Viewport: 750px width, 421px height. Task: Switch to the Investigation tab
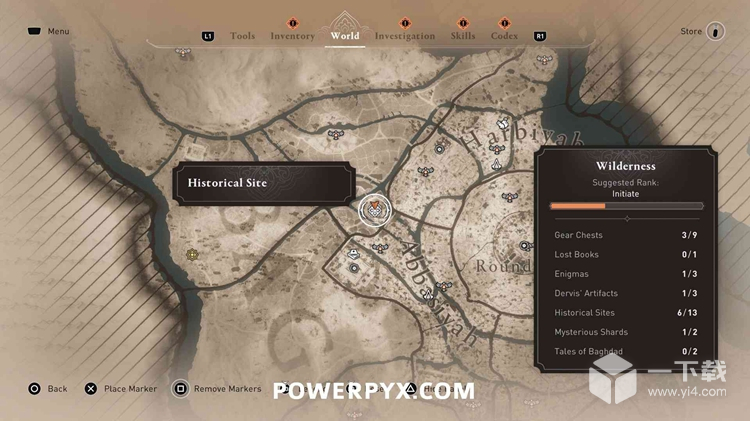404,36
